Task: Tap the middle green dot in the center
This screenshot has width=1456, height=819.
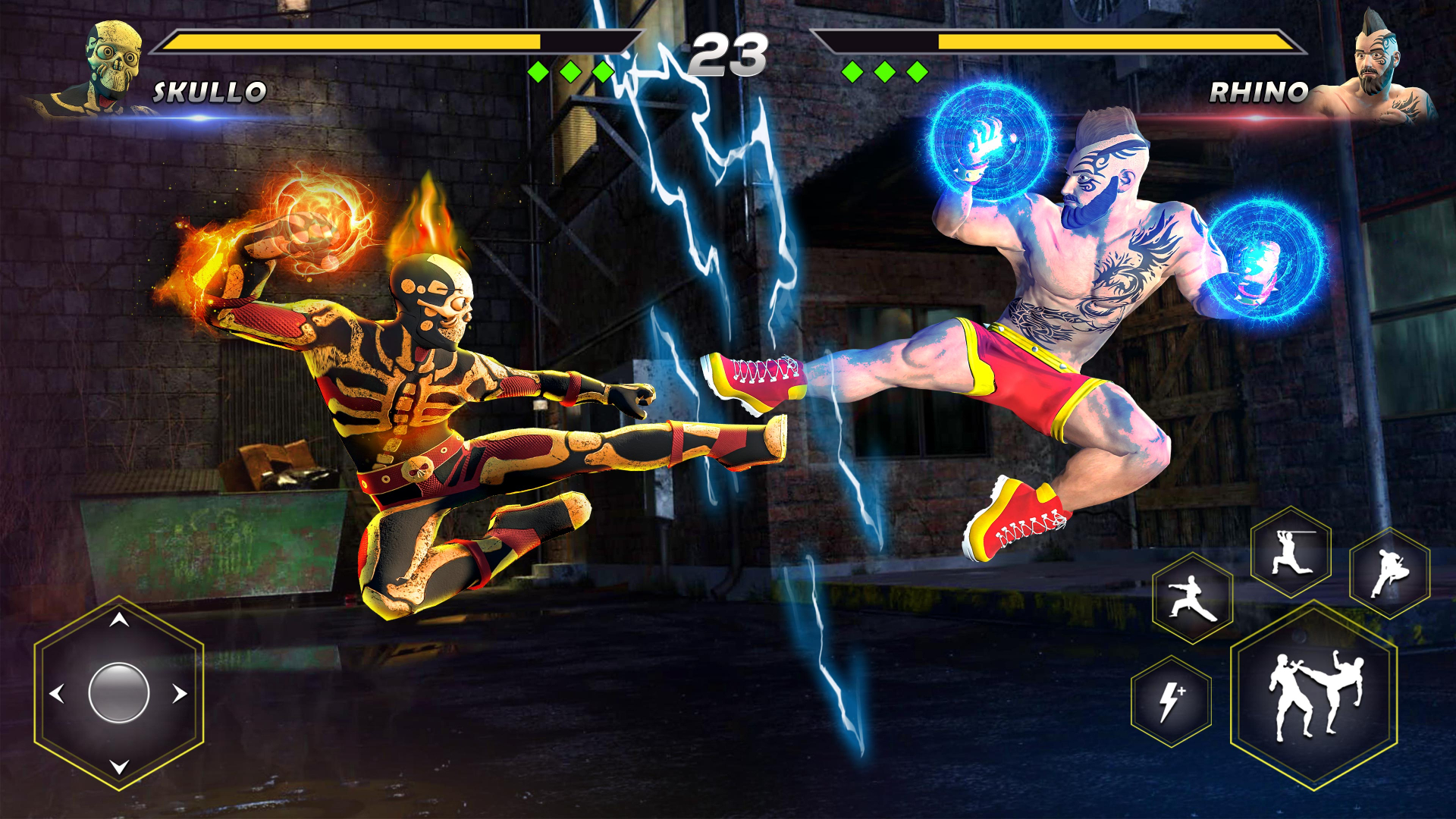Action: click(x=570, y=71)
